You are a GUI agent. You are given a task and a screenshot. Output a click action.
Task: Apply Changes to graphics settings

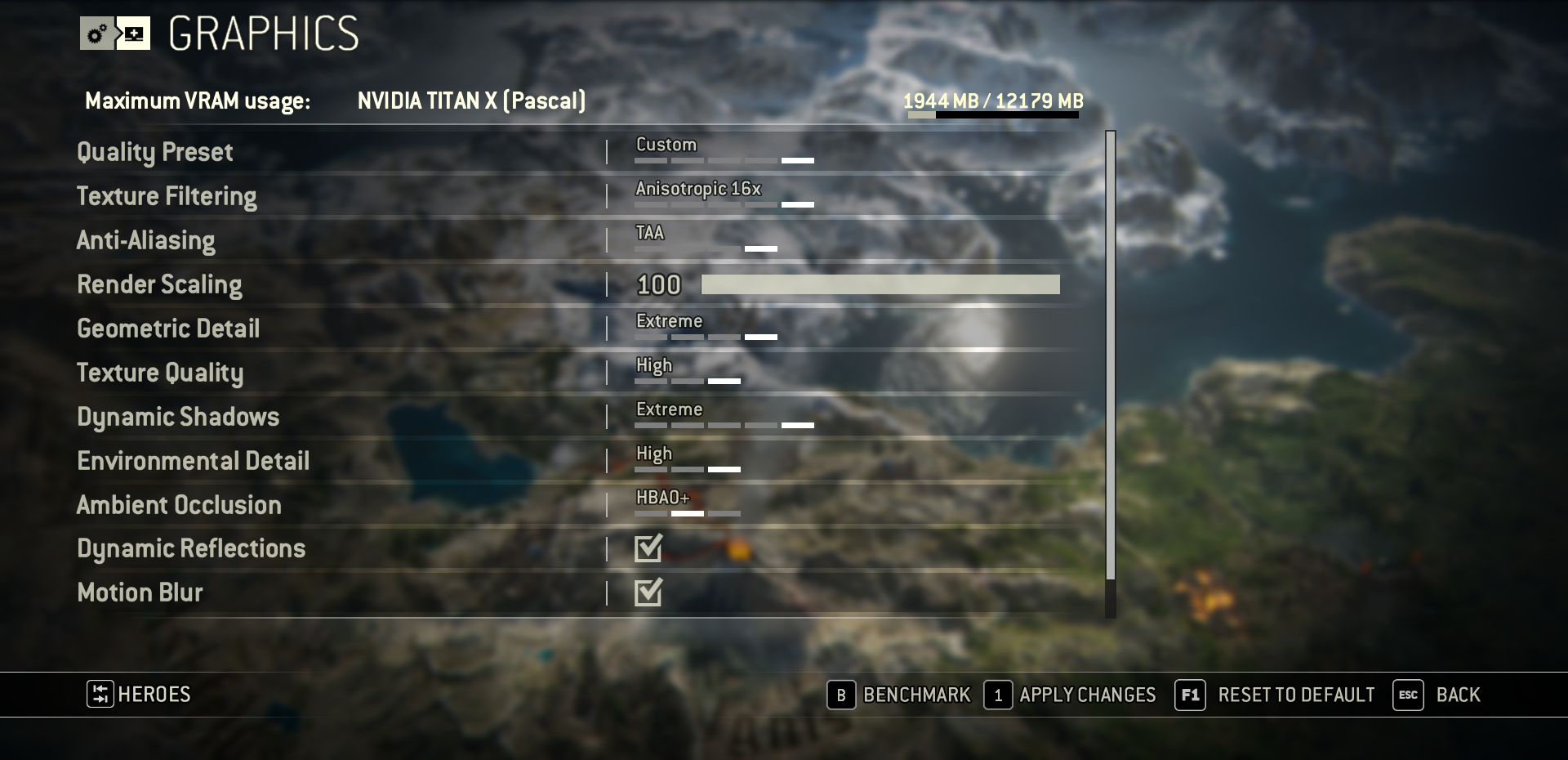coord(1071,695)
